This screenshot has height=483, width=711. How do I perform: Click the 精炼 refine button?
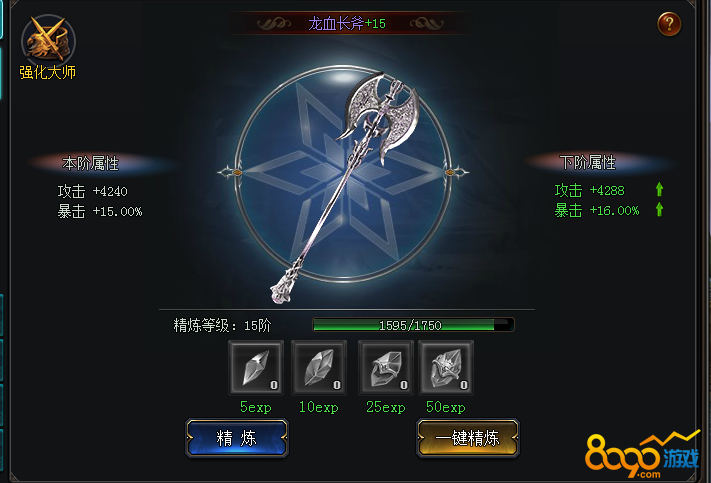(x=237, y=437)
